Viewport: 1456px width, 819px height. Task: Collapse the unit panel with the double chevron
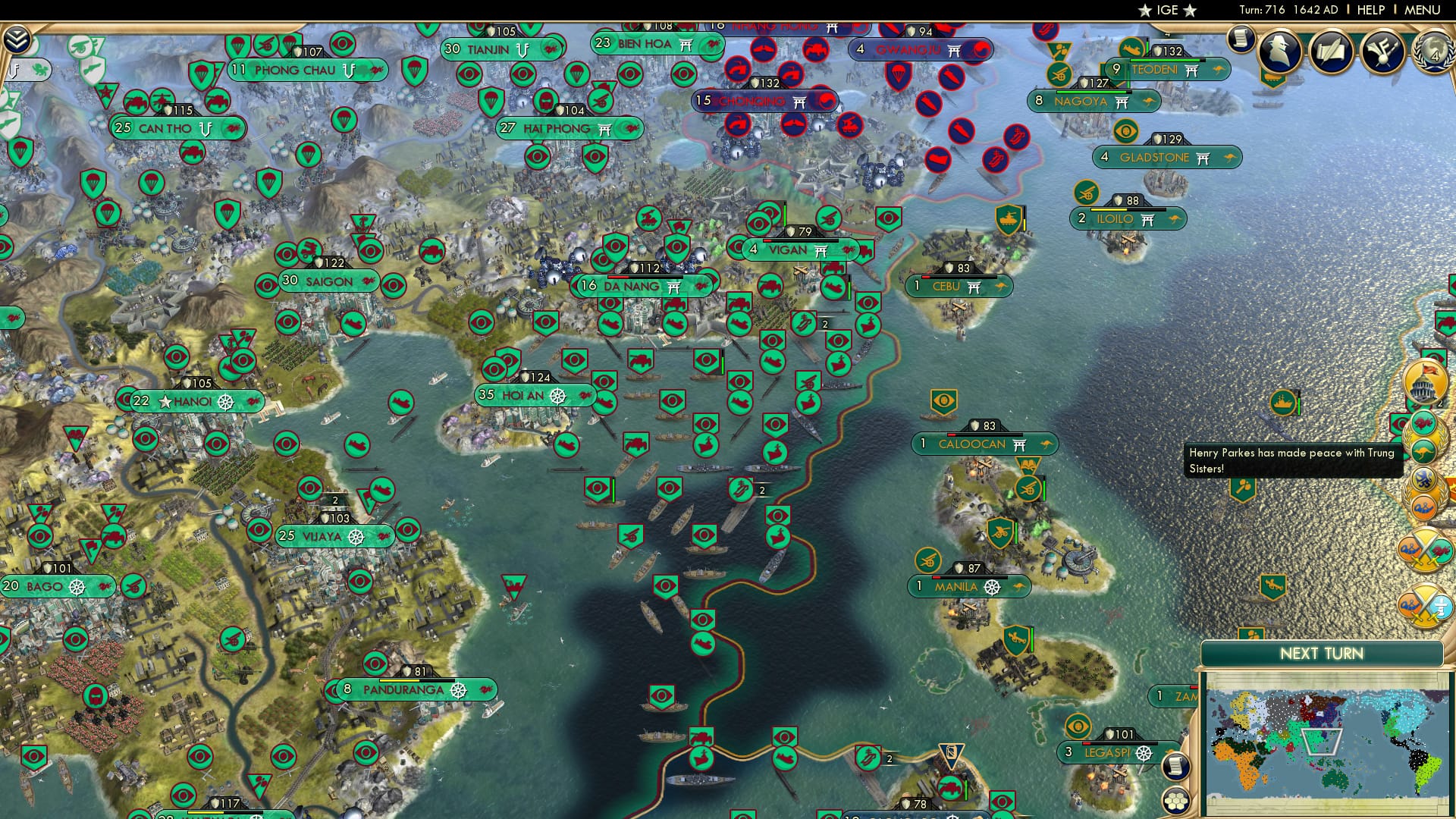coord(17,38)
